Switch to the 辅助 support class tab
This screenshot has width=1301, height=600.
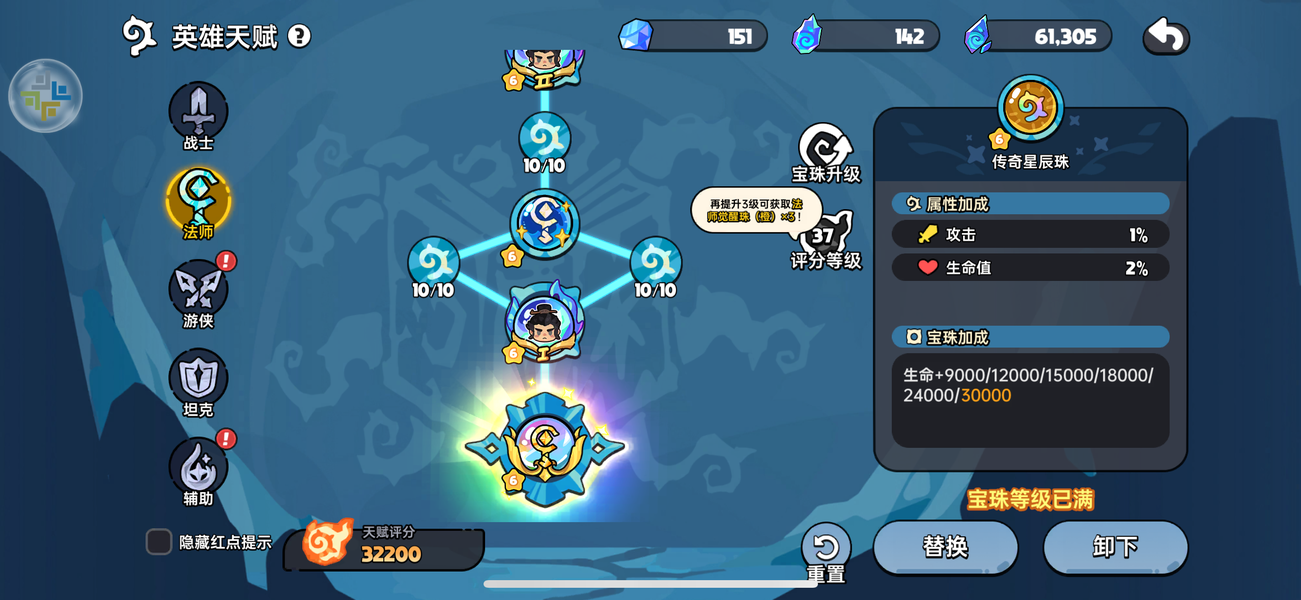(198, 468)
